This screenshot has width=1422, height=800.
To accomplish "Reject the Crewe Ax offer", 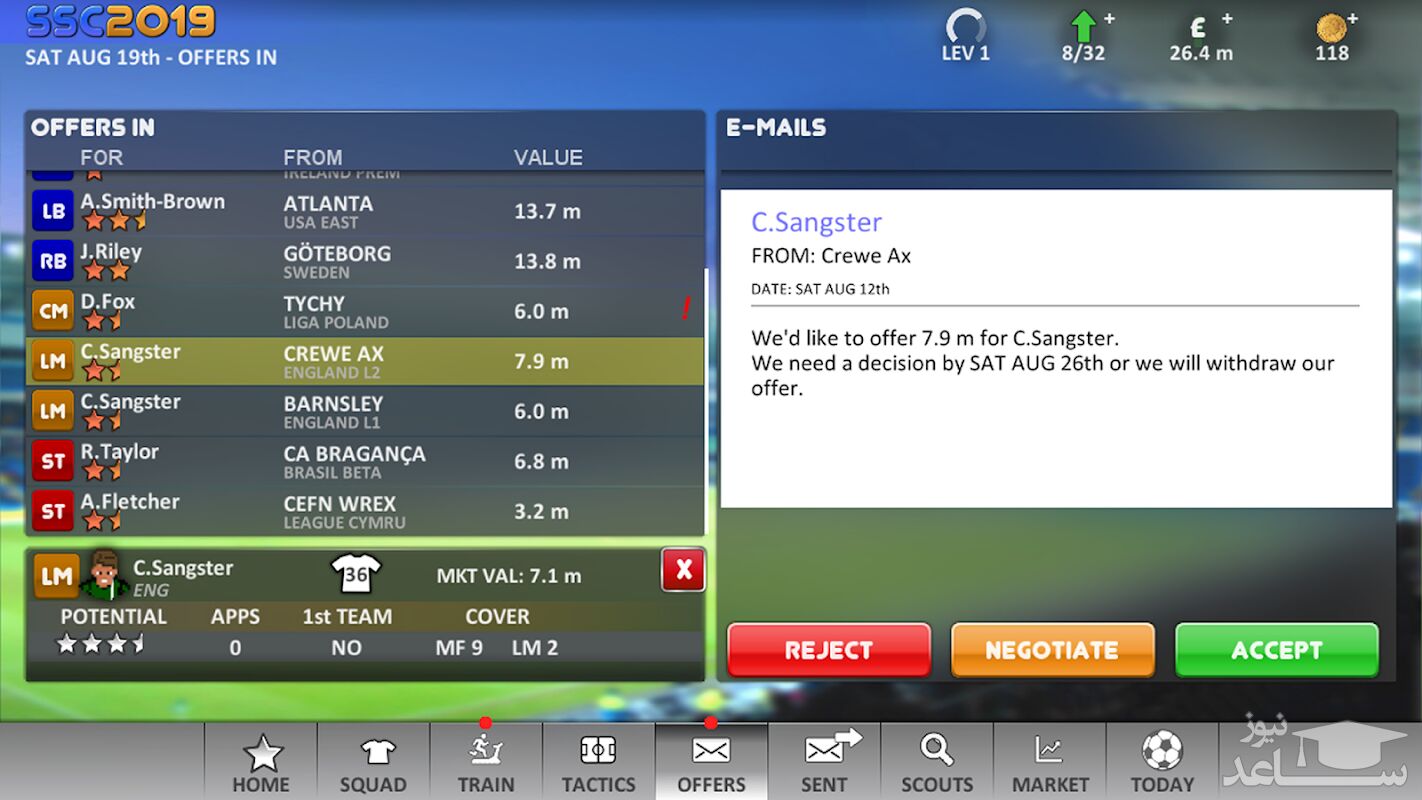I will [x=828, y=650].
